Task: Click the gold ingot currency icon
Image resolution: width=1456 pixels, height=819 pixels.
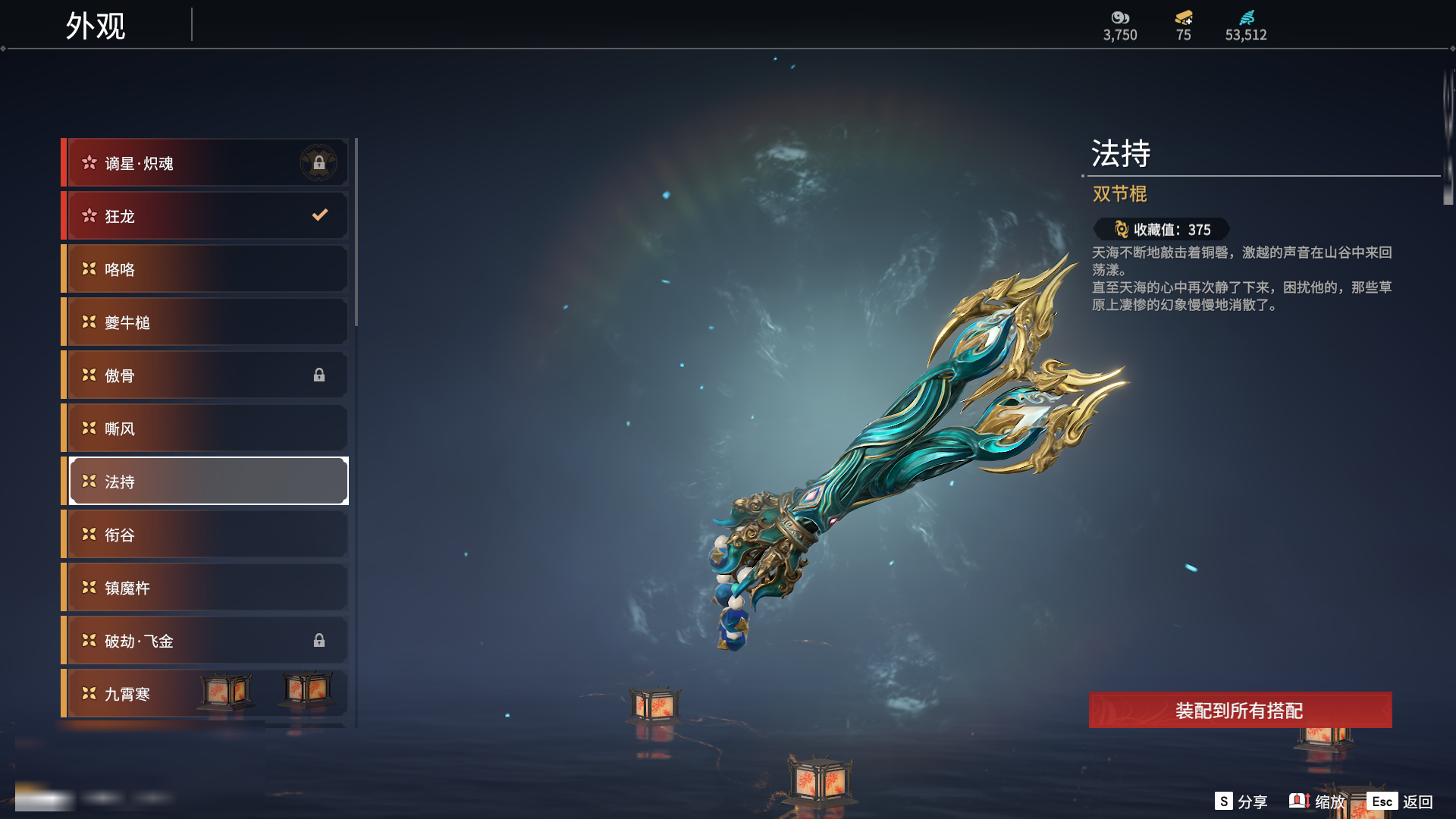Action: (1184, 17)
